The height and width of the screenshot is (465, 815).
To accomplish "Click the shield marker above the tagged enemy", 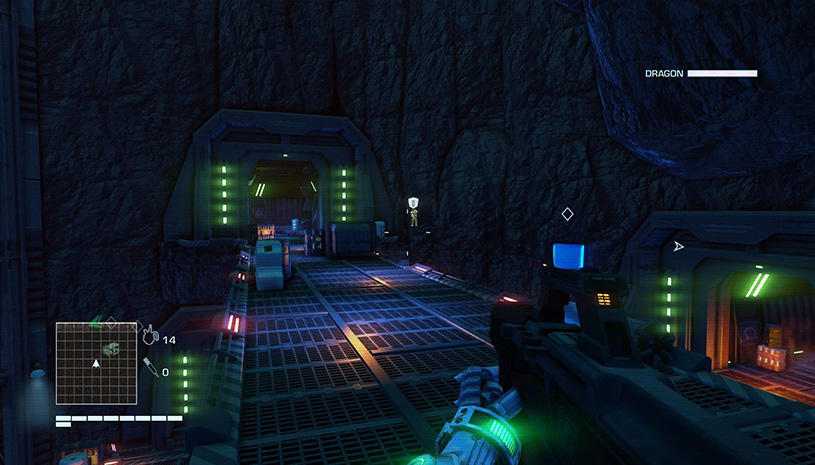I will 414,202.
